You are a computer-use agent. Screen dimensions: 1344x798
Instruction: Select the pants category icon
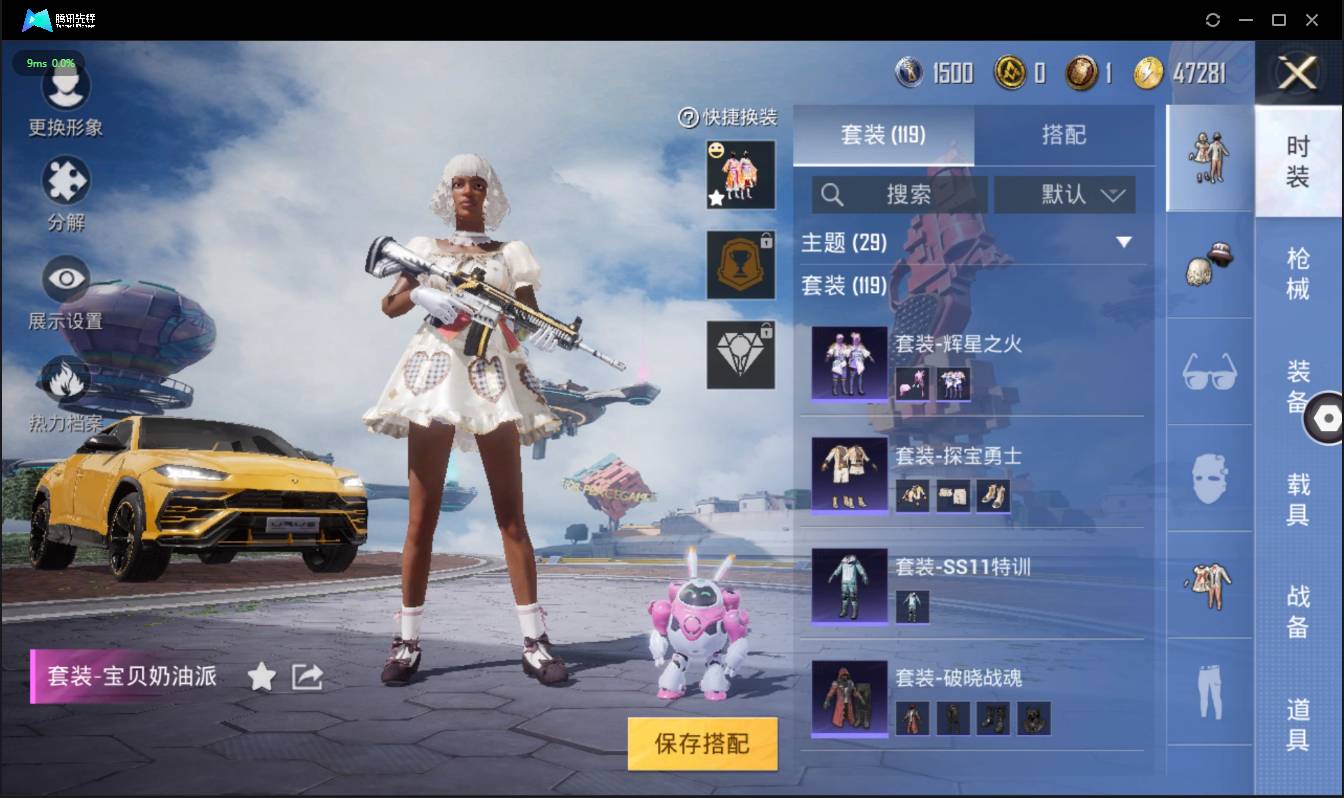1209,690
